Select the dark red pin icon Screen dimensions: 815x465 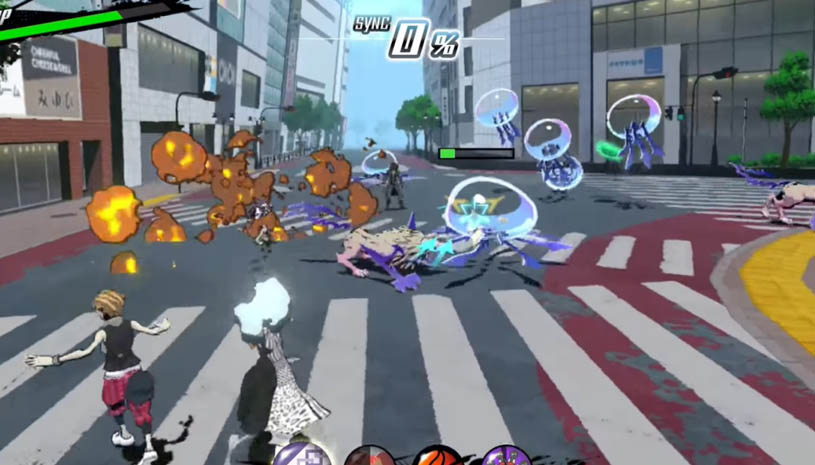pyautogui.click(x=368, y=457)
